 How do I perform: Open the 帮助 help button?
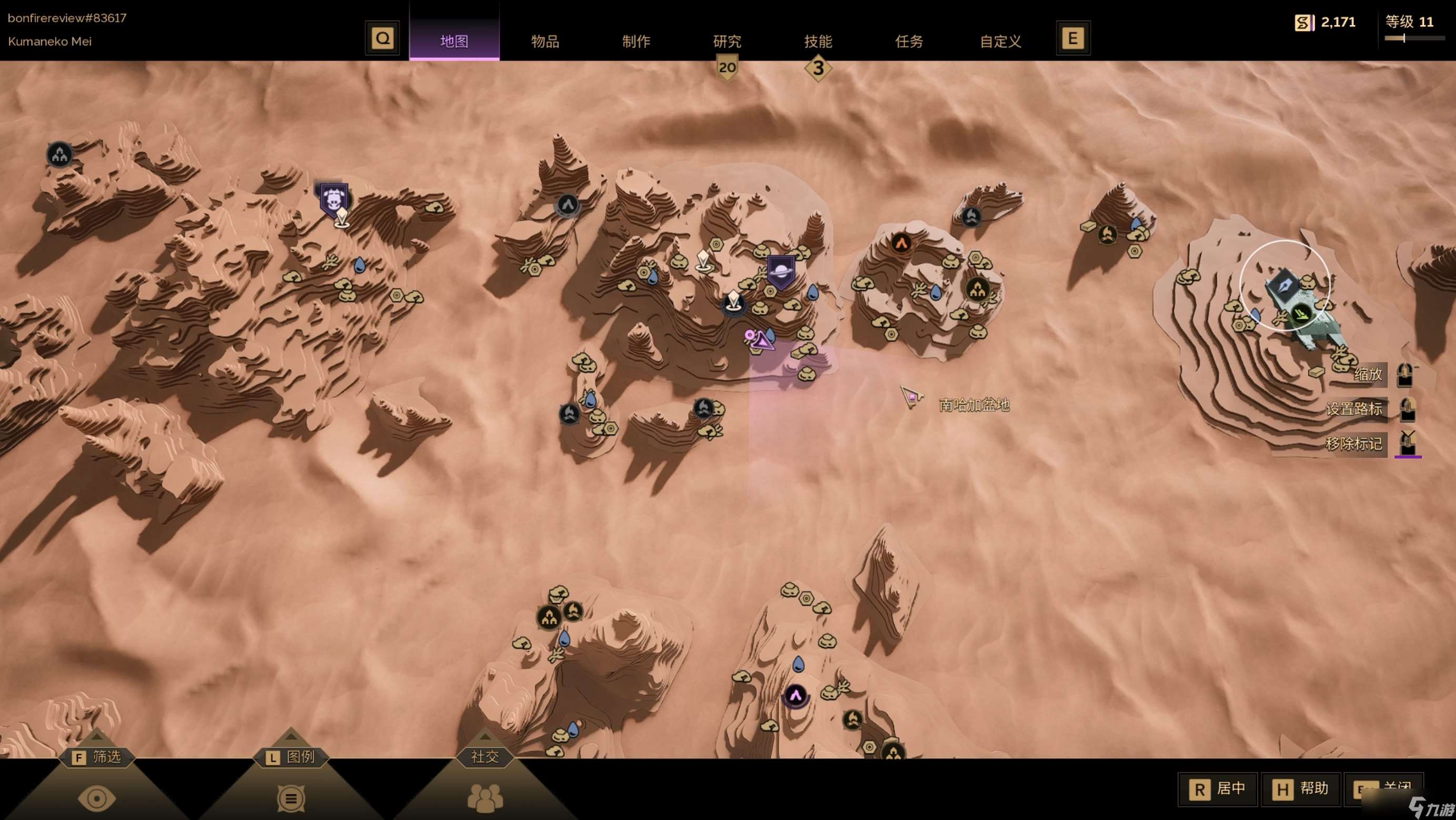pyautogui.click(x=1301, y=788)
